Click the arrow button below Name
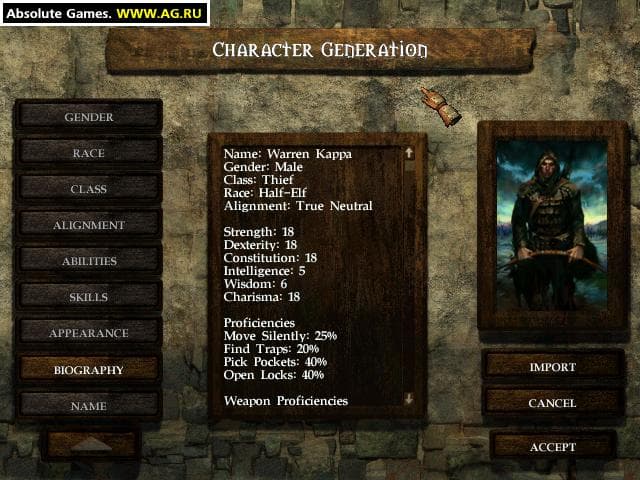Screen dimensions: 640x480 (91, 444)
